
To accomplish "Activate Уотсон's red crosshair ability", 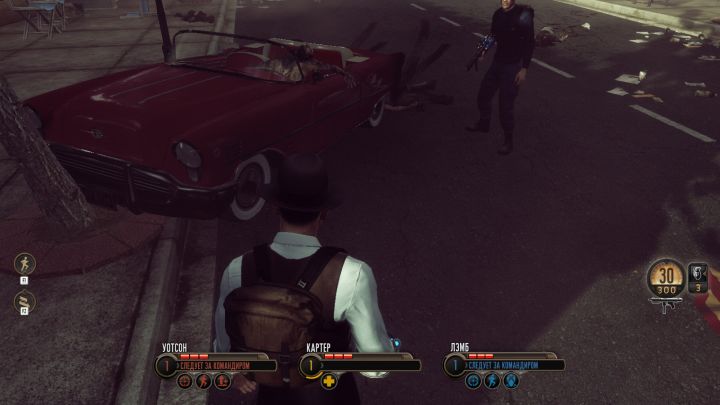I will coord(183,381).
